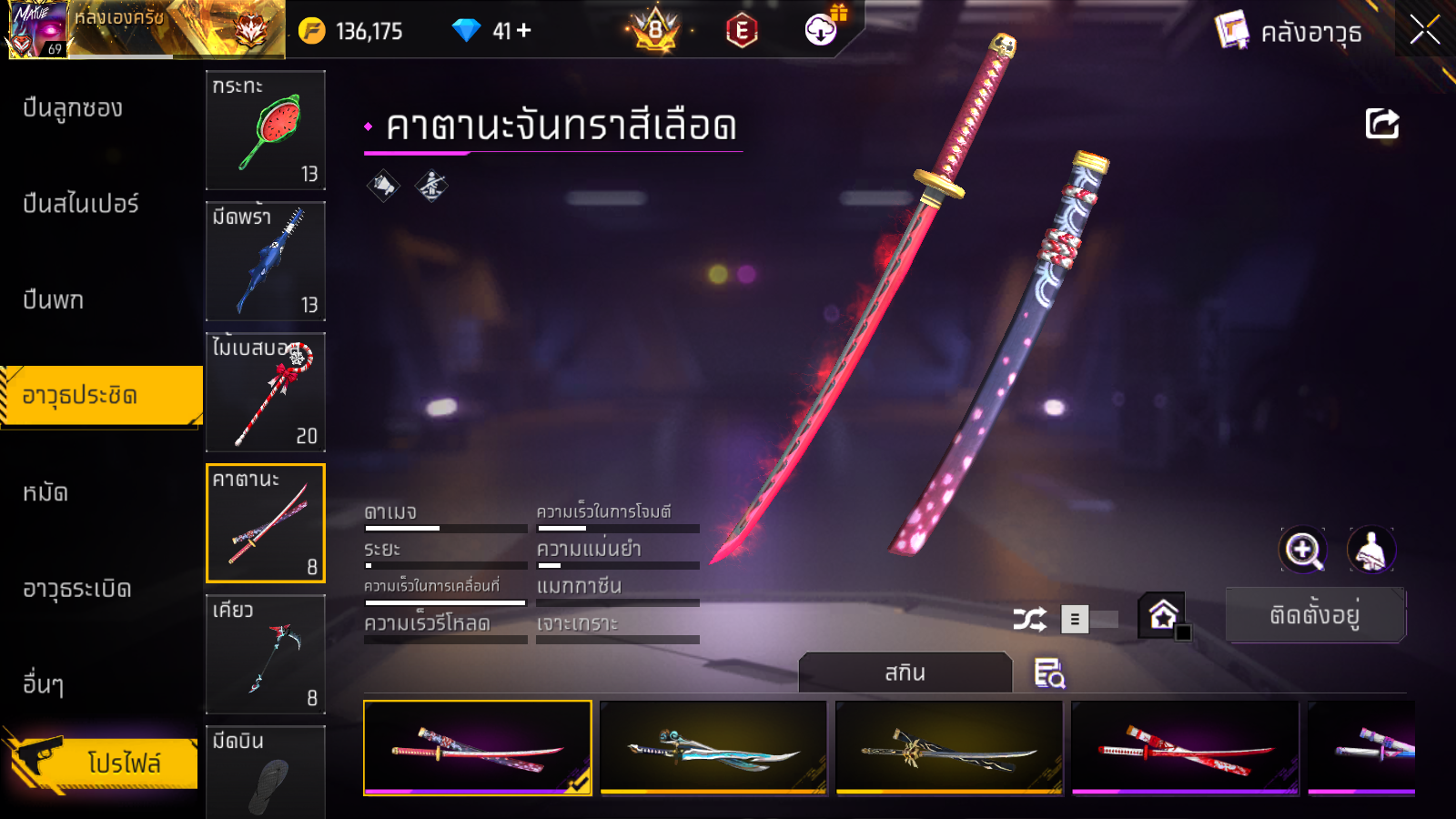Image resolution: width=1456 pixels, height=819 pixels.
Task: Select the teal dragon katana skin
Action: tap(713, 748)
